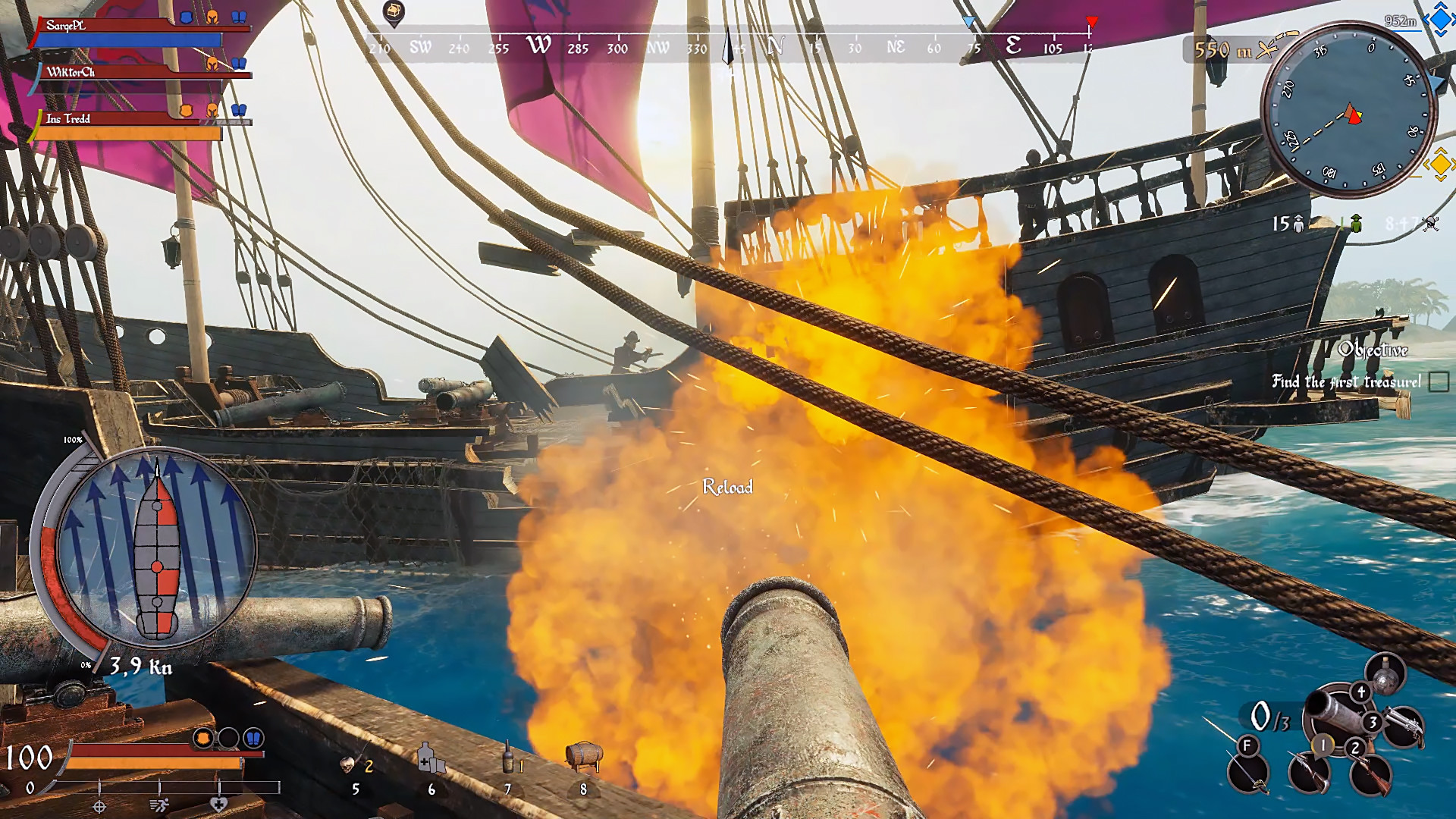The width and height of the screenshot is (1456, 819).
Task: Equip the musket in weapon slot 2
Action: tap(1371, 775)
